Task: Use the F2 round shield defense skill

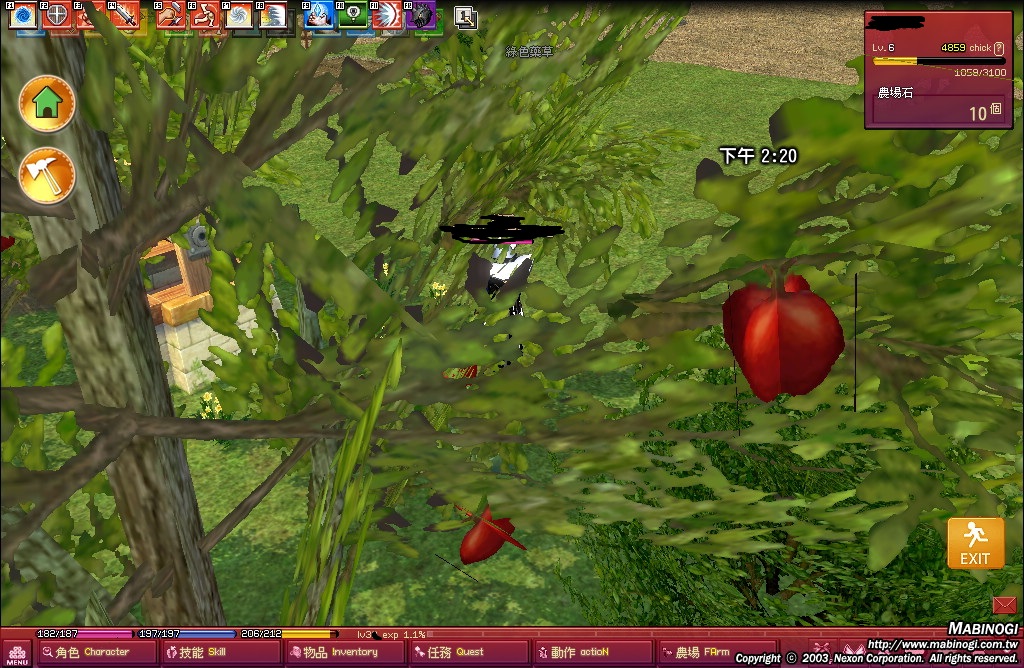Action: pos(57,16)
